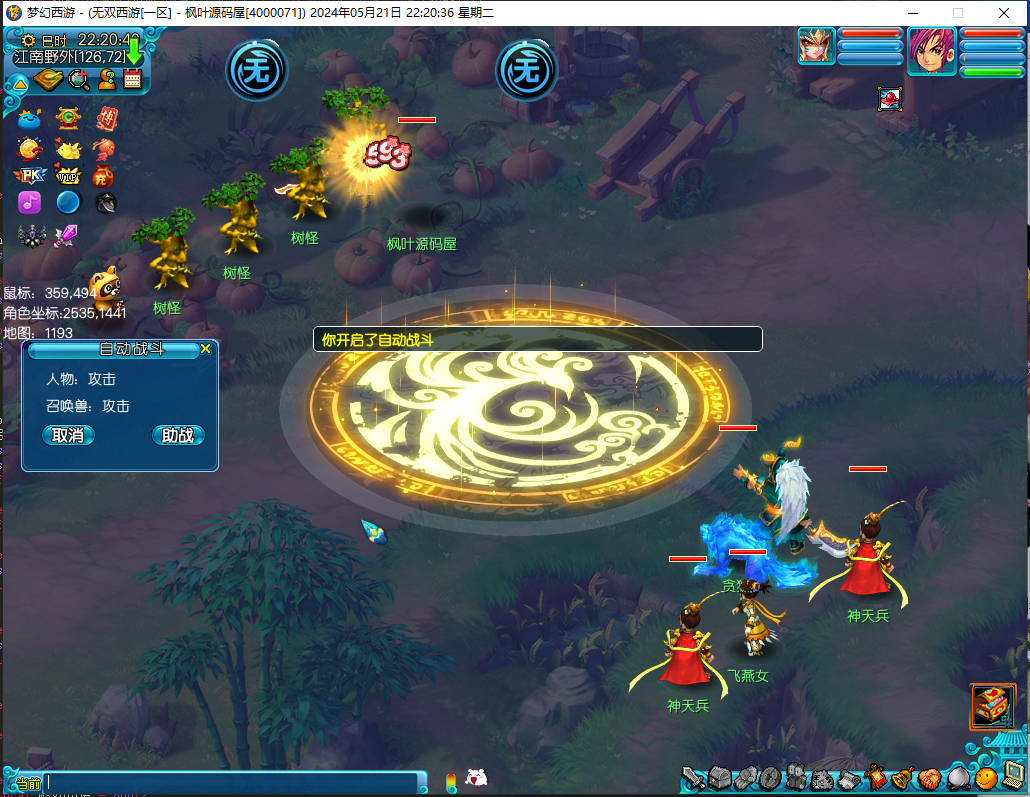
Task: Open the VIP menu
Action: [68, 176]
